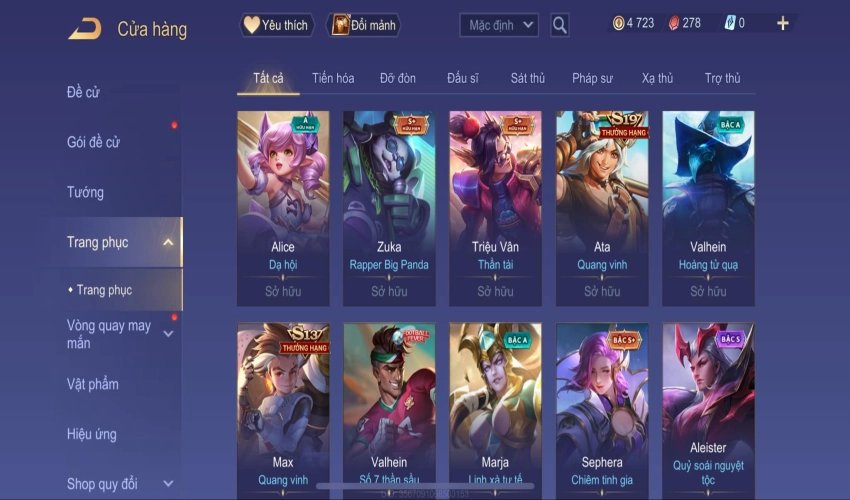Go to the Tướng section
Image resolution: width=850 pixels, height=500 pixels.
point(85,192)
